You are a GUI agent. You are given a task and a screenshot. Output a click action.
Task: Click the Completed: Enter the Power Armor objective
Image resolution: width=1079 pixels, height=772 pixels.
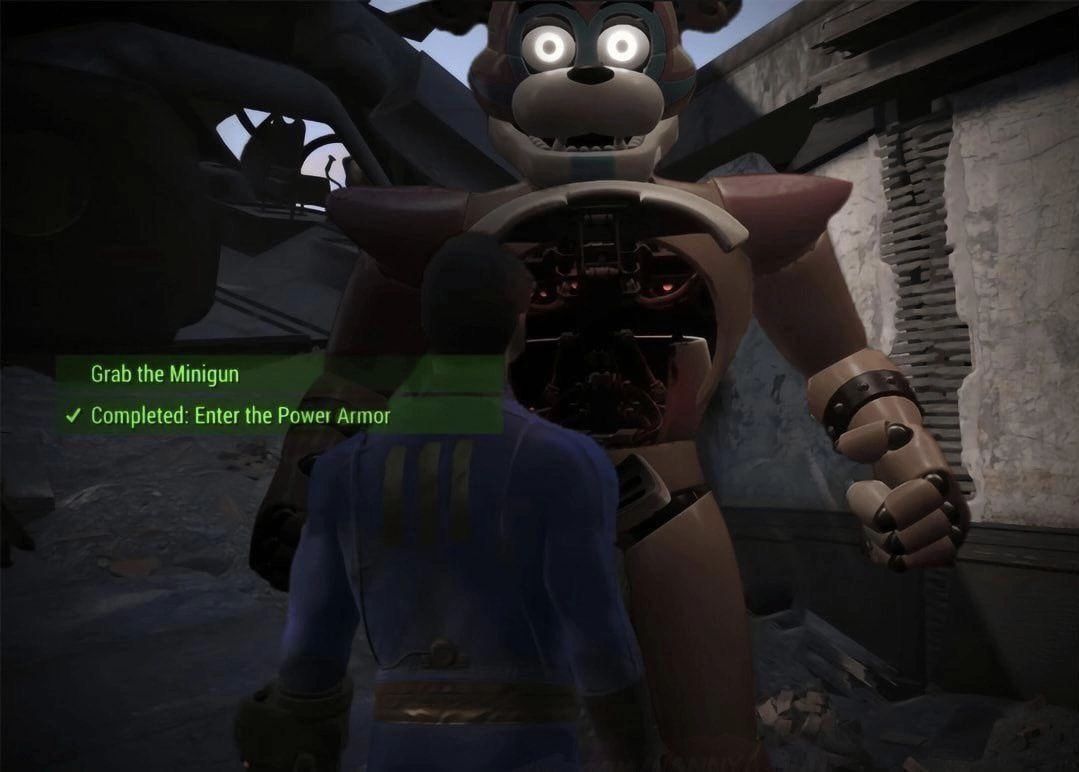coord(240,416)
